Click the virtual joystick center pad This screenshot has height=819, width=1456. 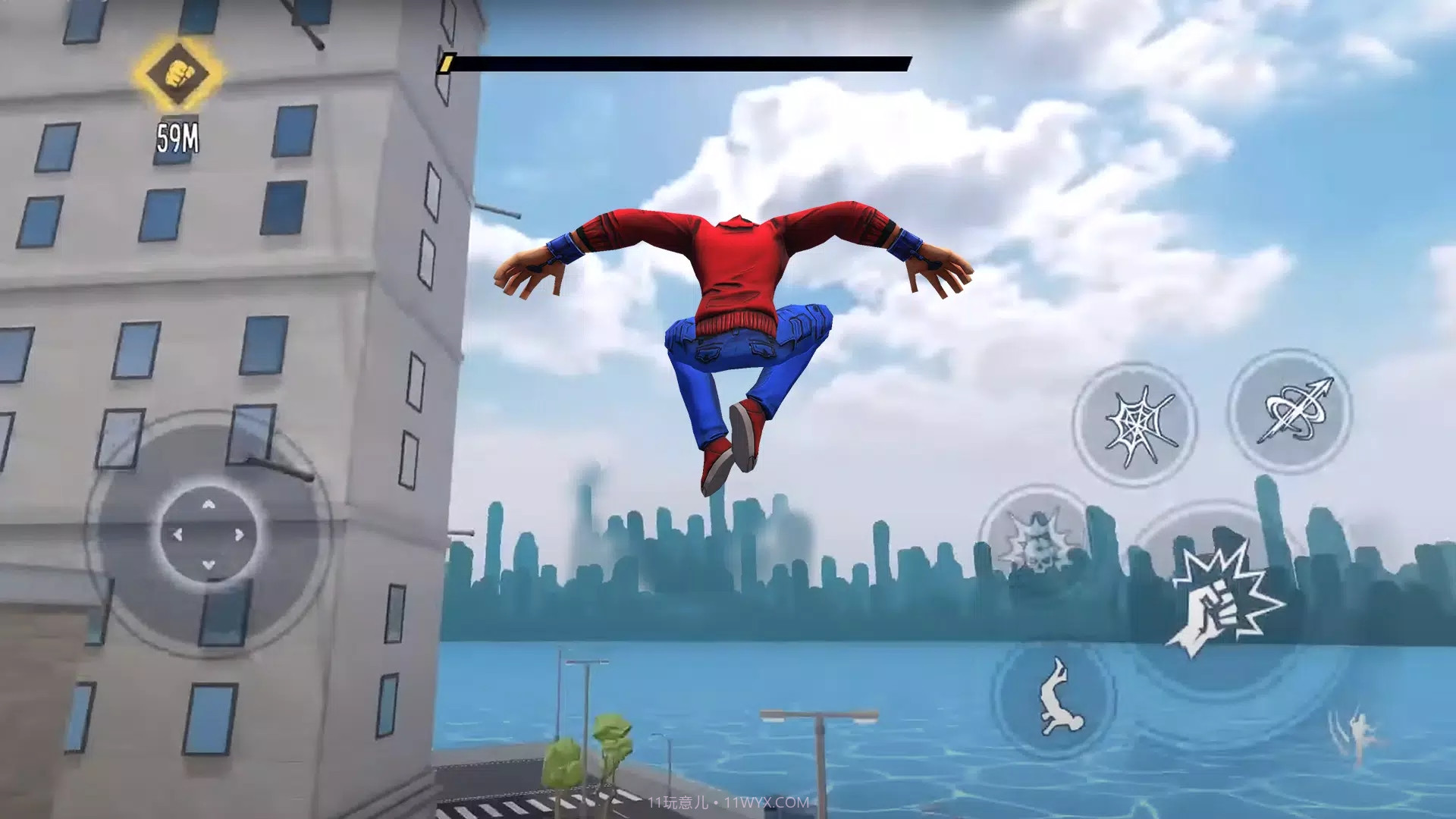(x=209, y=535)
